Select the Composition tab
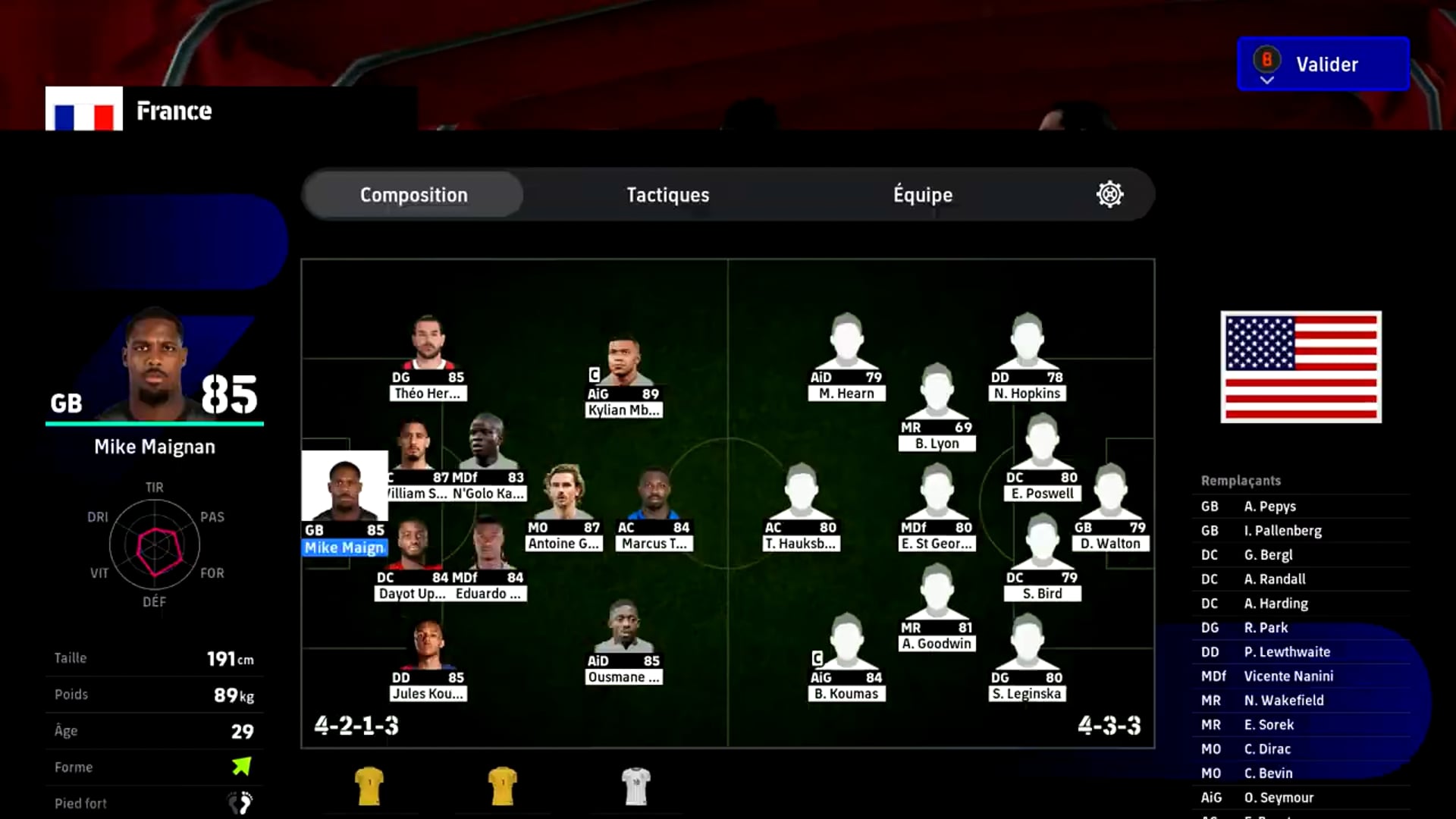This screenshot has width=1456, height=819. 413,194
